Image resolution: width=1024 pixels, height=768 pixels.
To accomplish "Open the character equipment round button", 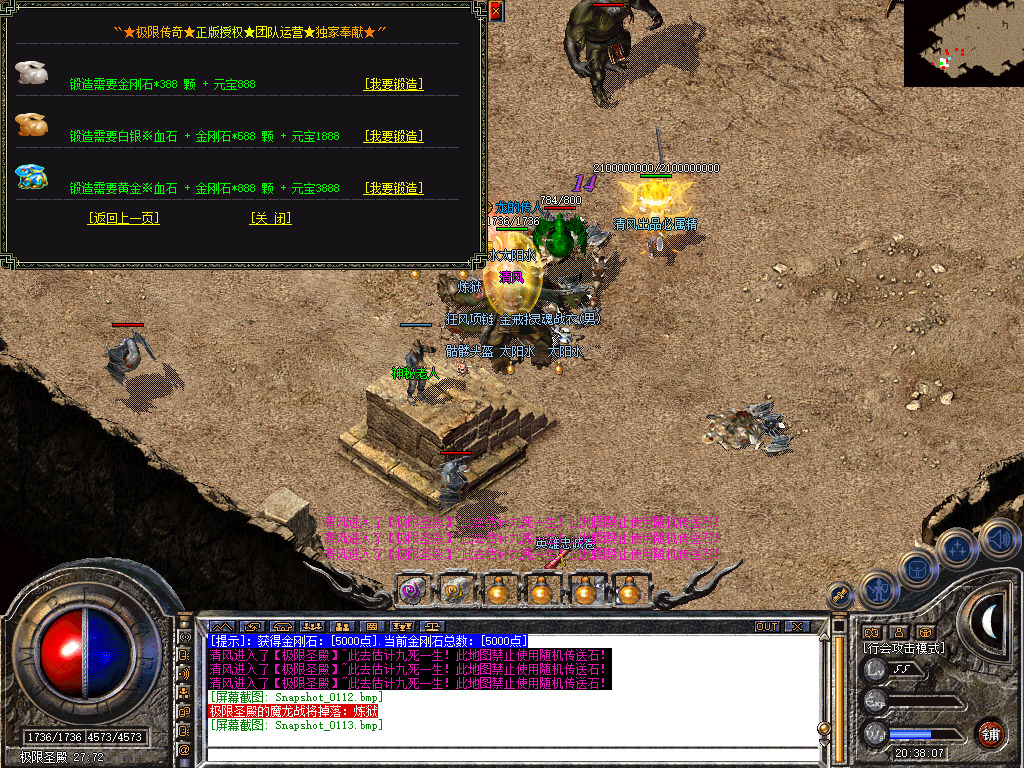I will coord(879,589).
